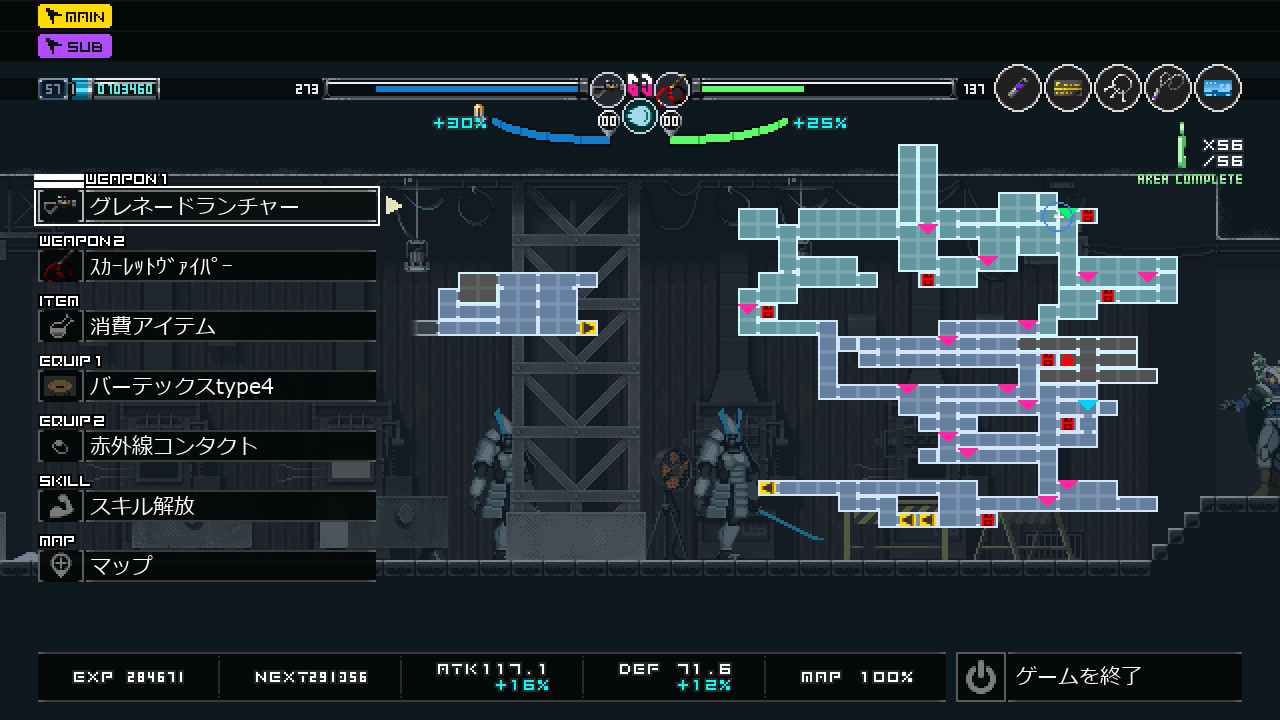Click the ゲームを終了 quit button

coord(1099,677)
